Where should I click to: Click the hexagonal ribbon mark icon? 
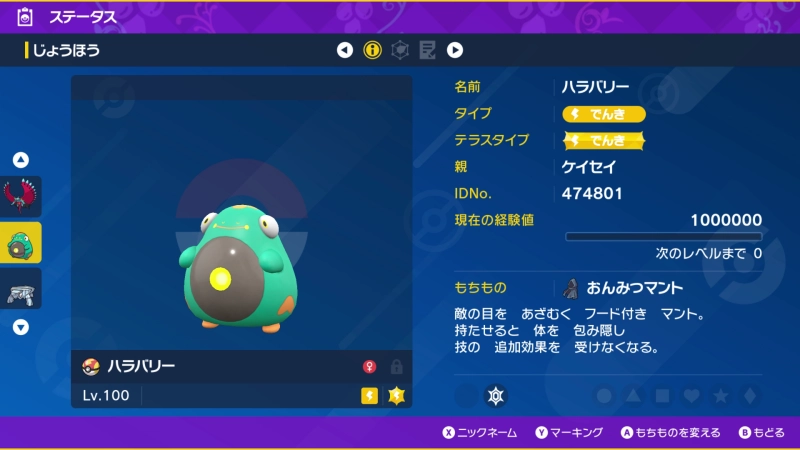click(494, 396)
